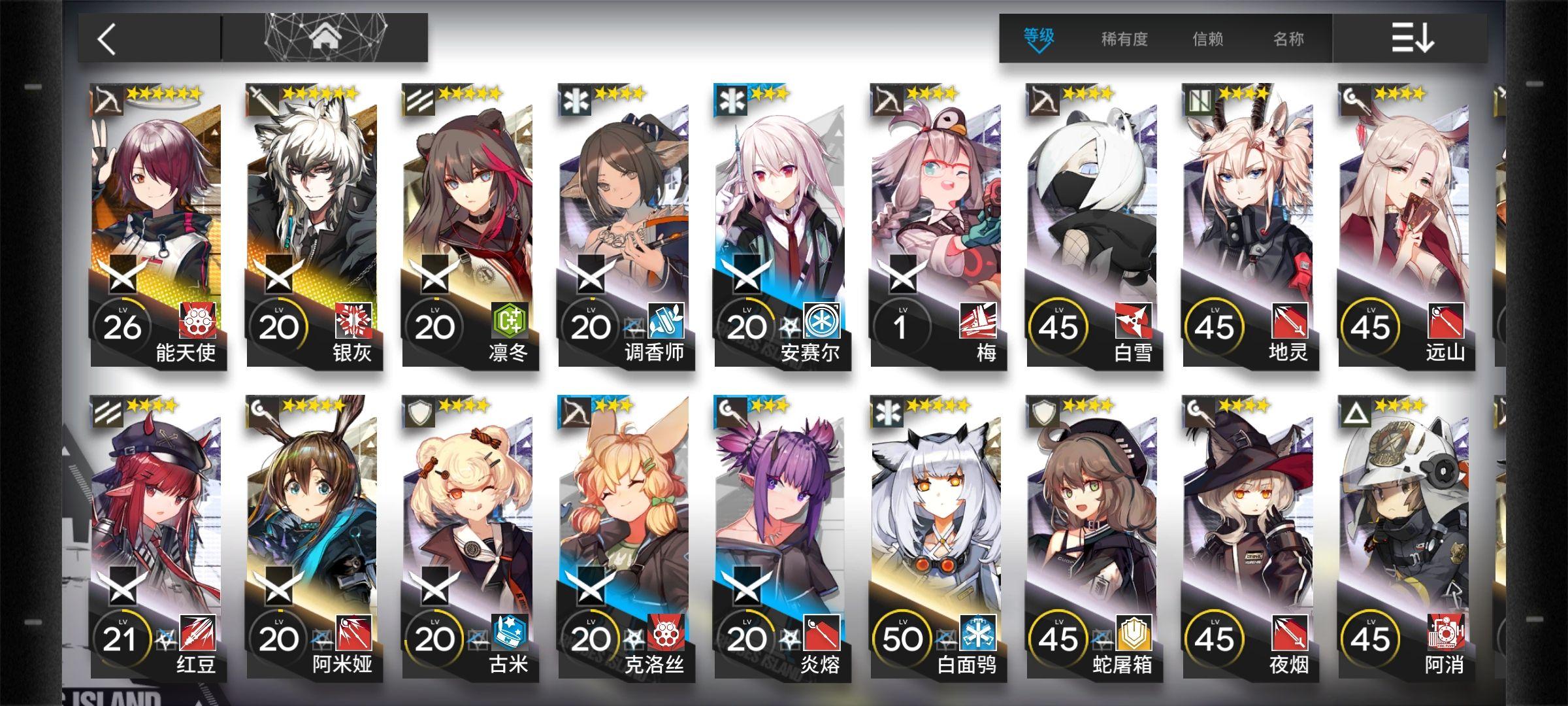Viewport: 1568px width, 706px height.
Task: Select operator card 银灰
Action: point(313,226)
